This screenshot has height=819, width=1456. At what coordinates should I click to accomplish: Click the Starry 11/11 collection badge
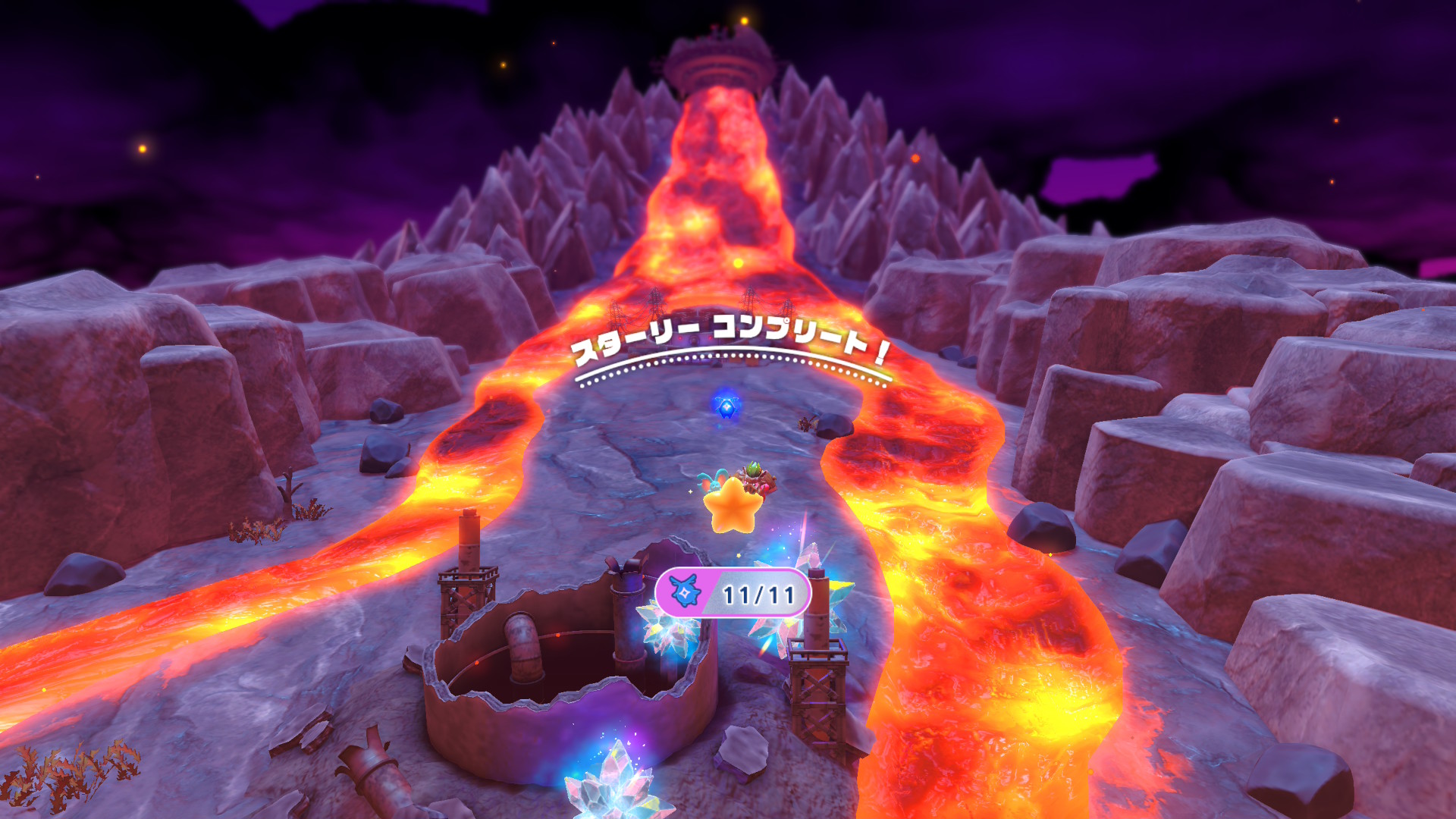pyautogui.click(x=733, y=593)
